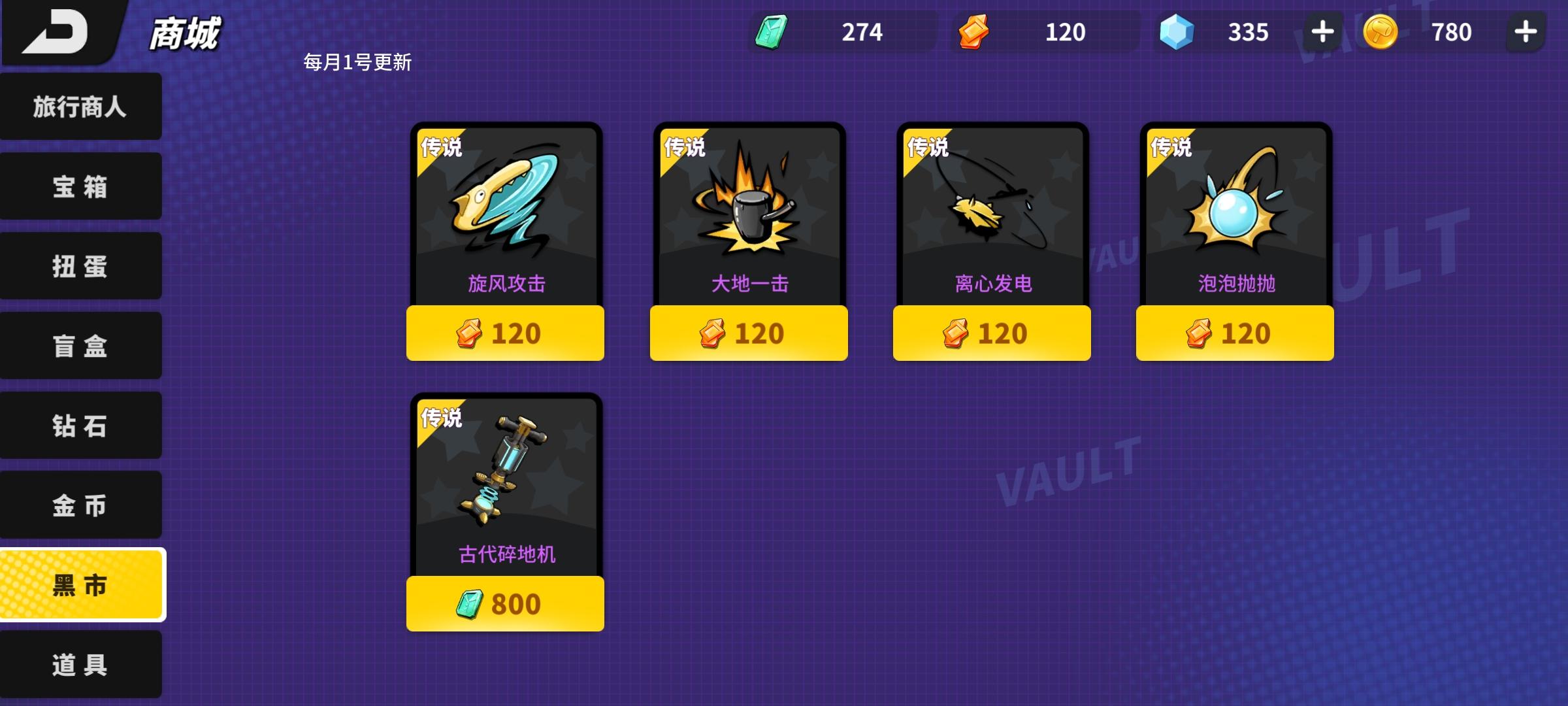Open the 金币 shop section

[80, 505]
